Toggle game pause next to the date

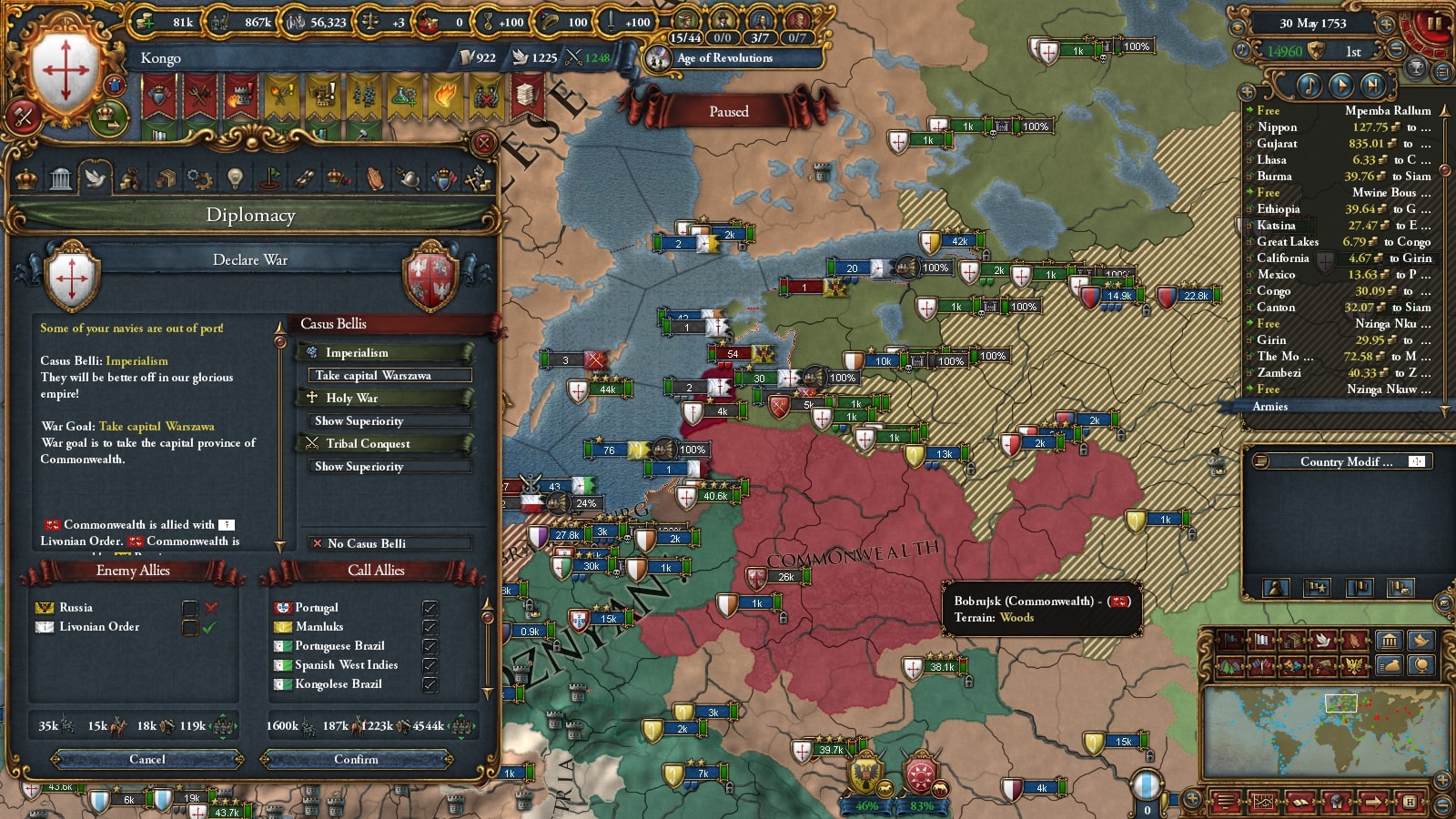coord(1433,23)
